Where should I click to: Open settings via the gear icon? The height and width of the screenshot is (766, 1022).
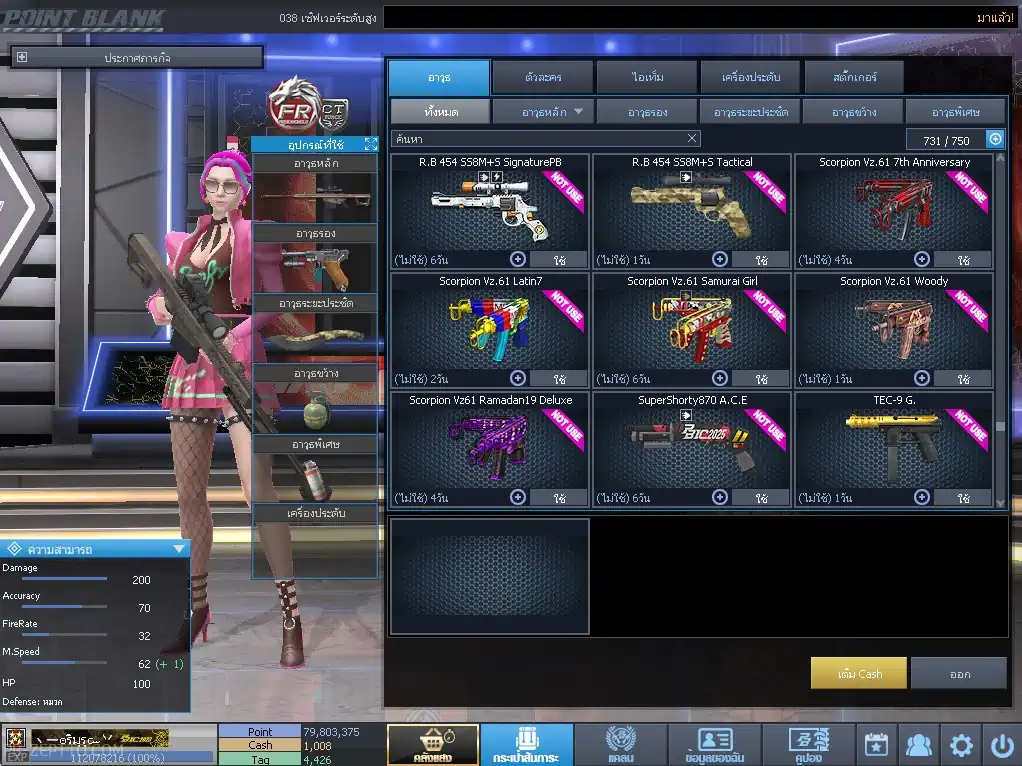tap(961, 745)
